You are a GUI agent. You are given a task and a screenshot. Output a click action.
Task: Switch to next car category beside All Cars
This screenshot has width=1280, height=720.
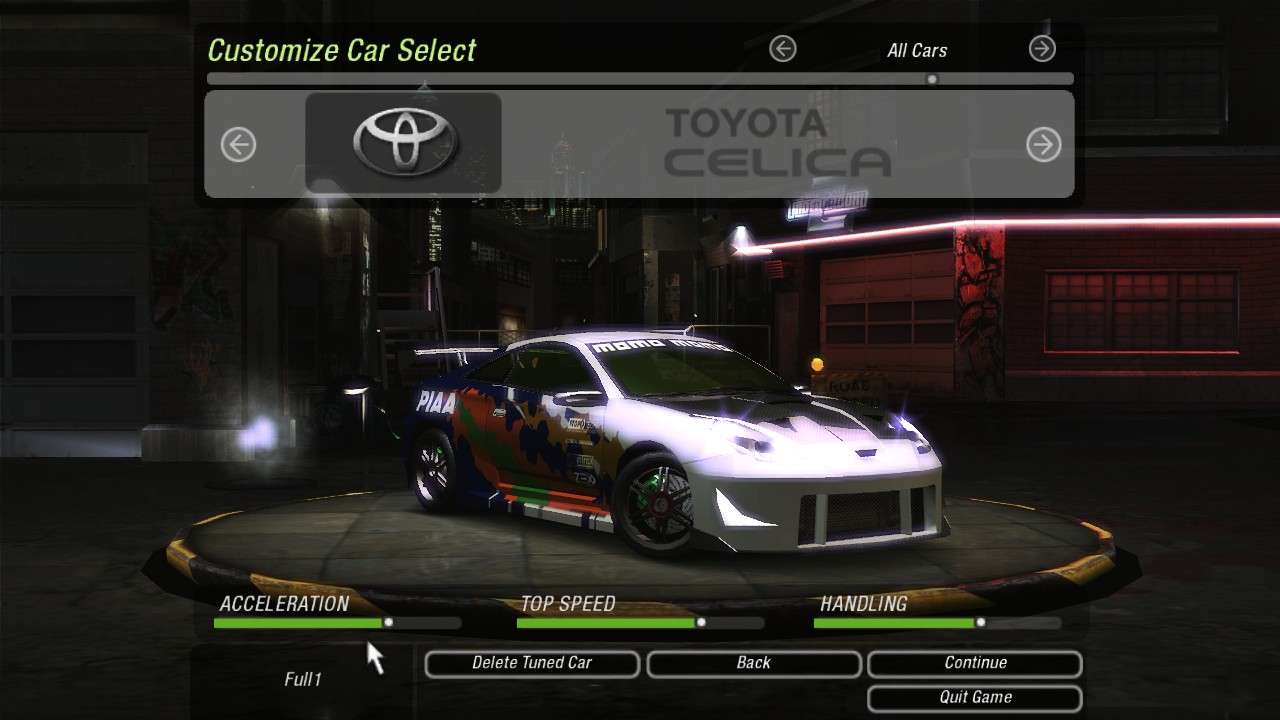pos(1042,48)
